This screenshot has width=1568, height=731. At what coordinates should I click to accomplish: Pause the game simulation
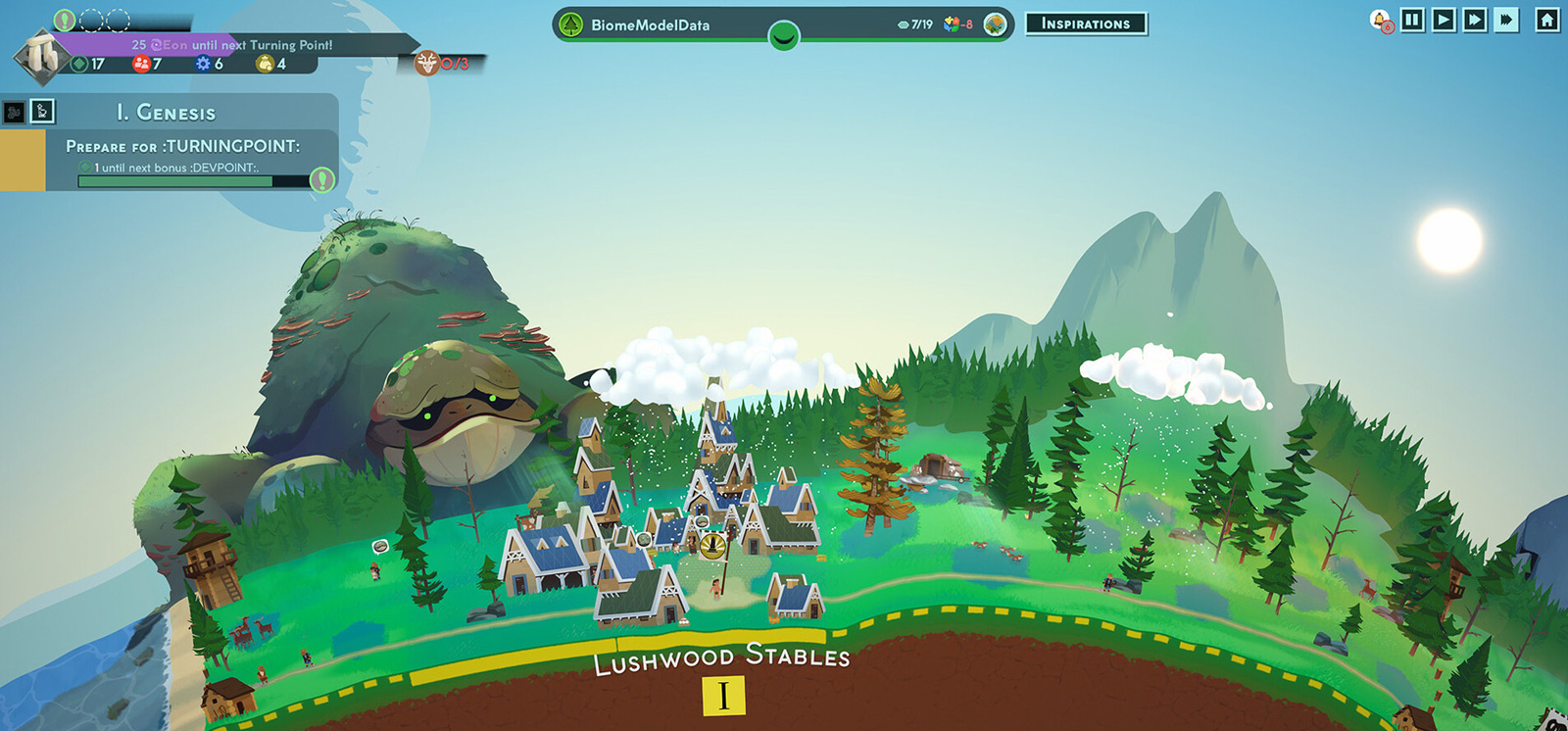(1412, 20)
